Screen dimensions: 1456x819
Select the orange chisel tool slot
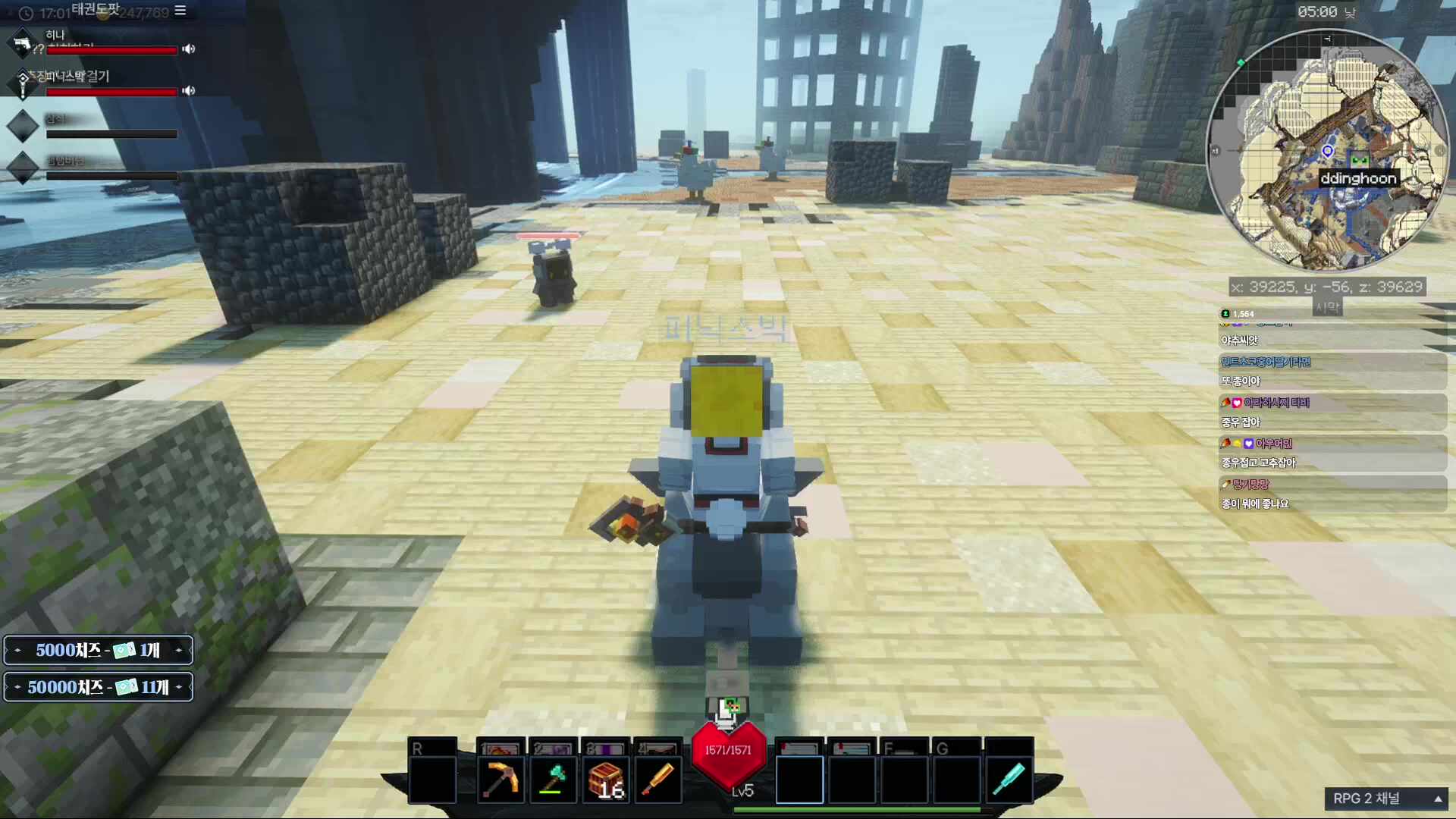coord(657,779)
